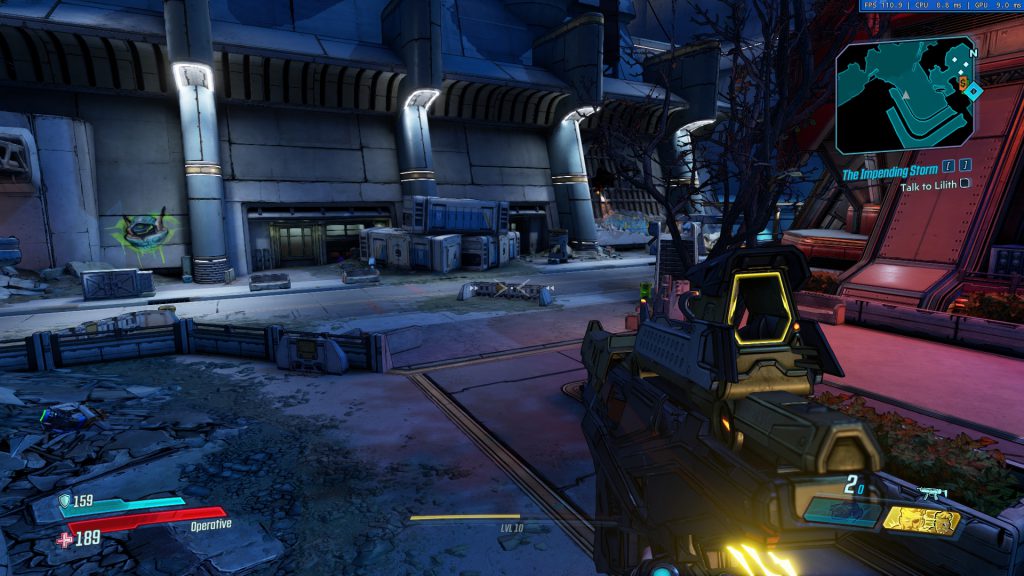Click the shield icon beside 159
Viewport: 1024px width, 576px height.
(64, 501)
